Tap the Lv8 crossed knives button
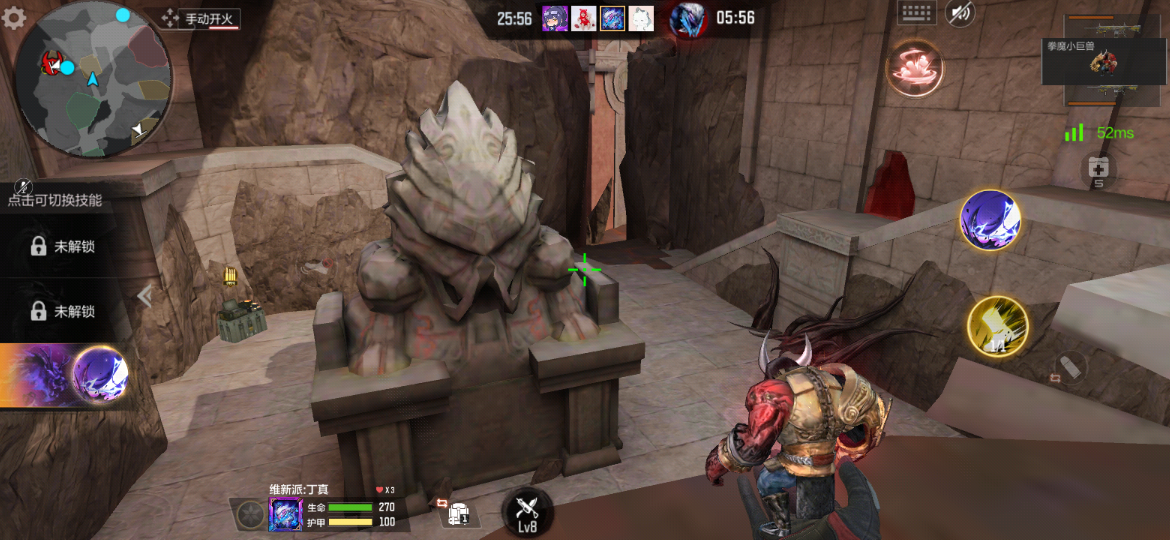The width and height of the screenshot is (1170, 540). 527,512
